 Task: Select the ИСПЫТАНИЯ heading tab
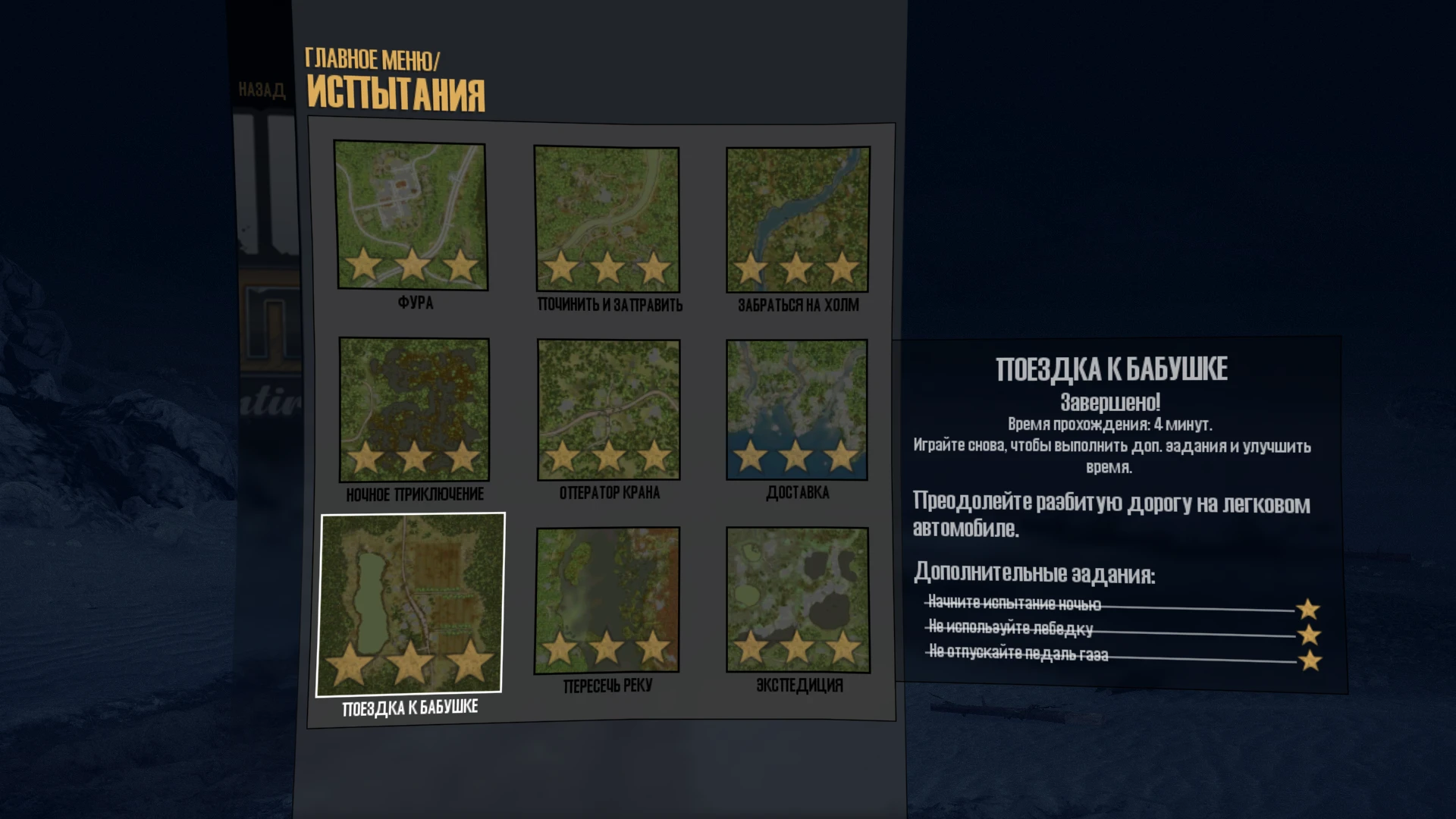click(397, 93)
